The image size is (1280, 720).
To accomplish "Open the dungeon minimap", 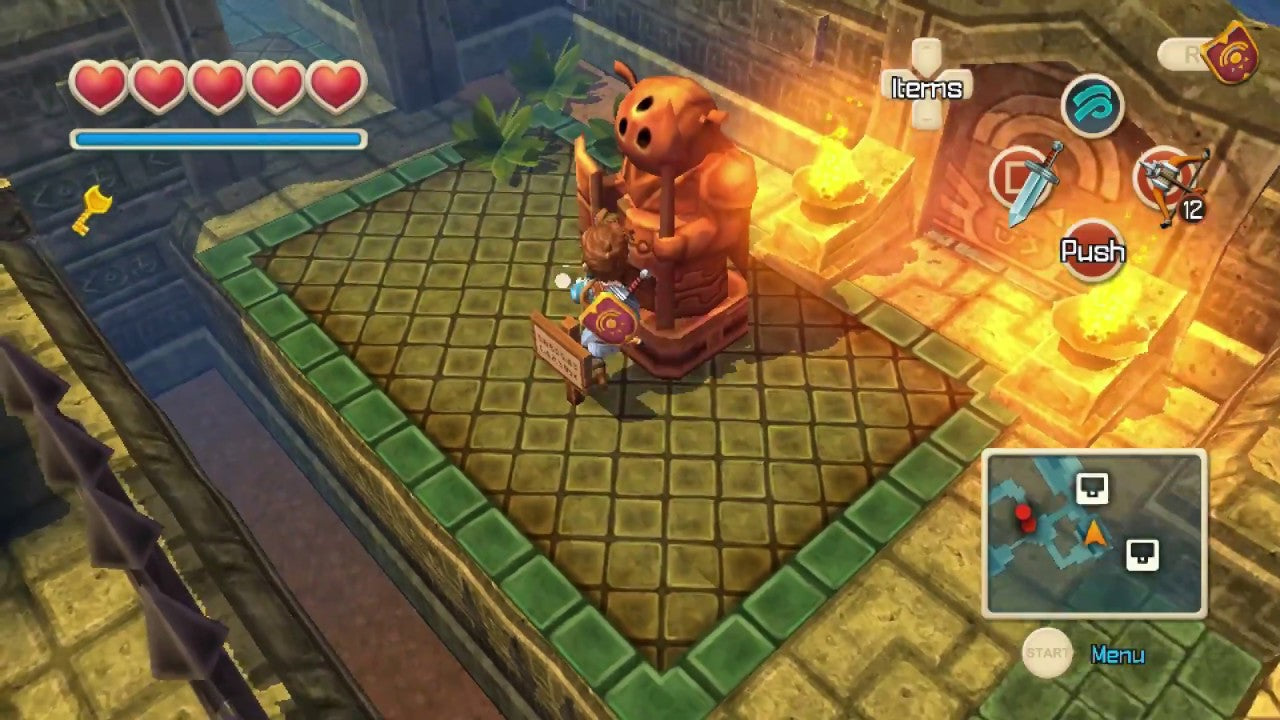I will point(1094,533).
